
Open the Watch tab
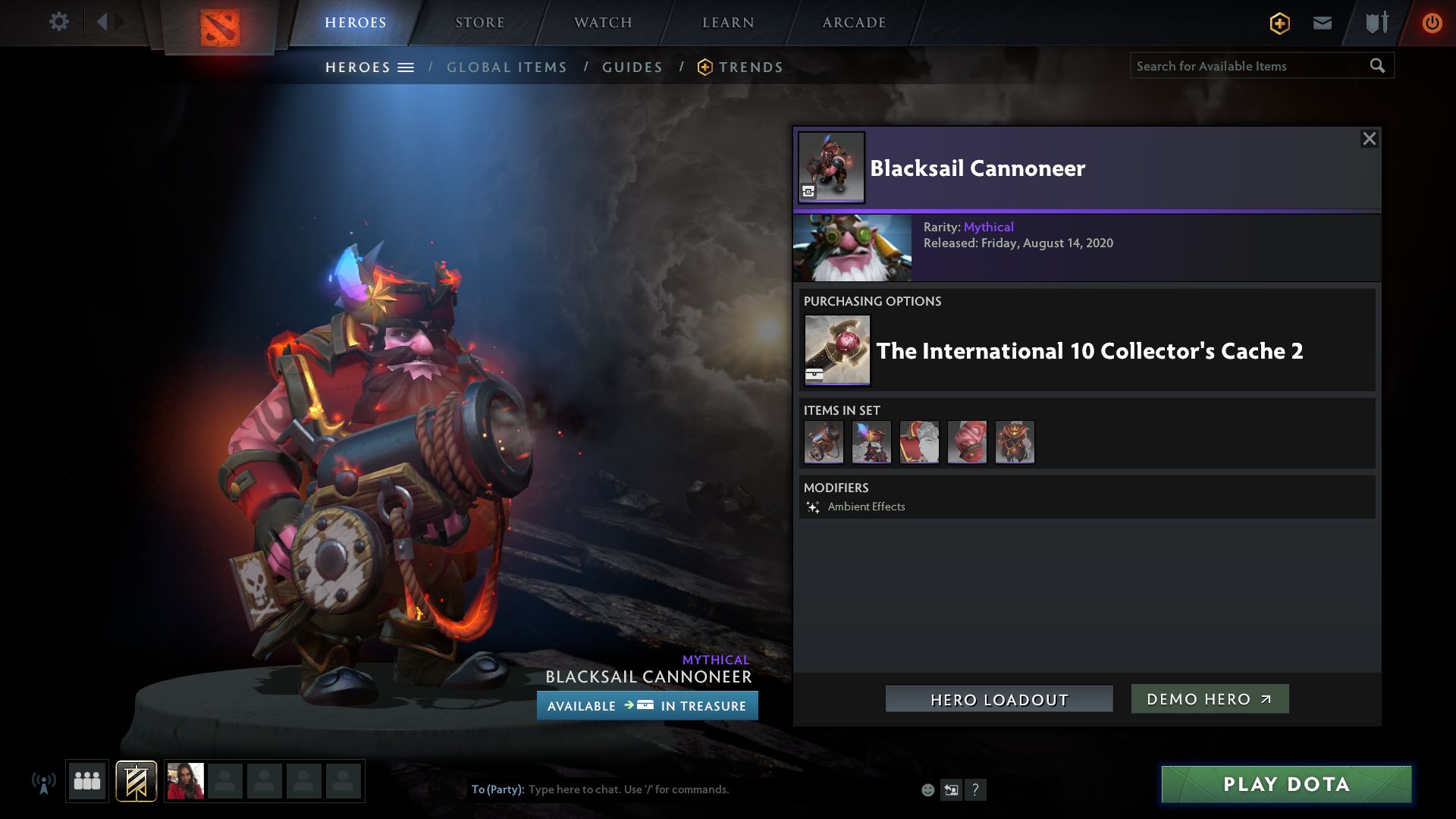pyautogui.click(x=603, y=23)
